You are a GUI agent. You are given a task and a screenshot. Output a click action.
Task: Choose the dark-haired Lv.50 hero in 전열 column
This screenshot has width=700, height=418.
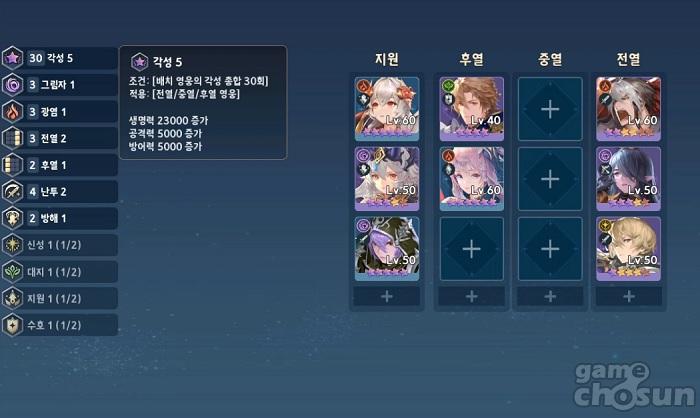tap(628, 178)
